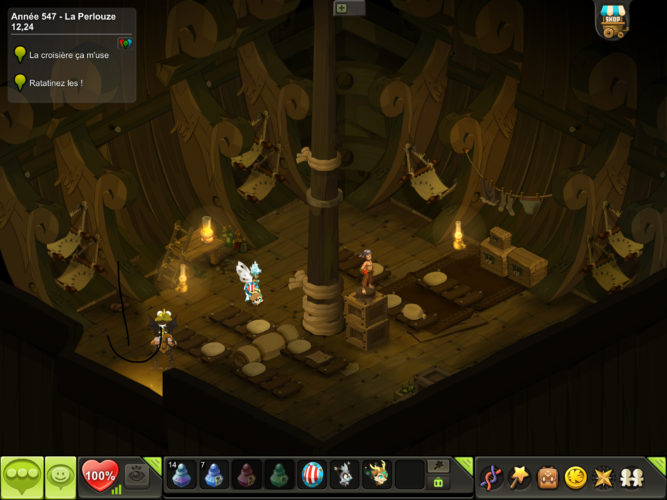Use the green potion slot
This screenshot has width=667, height=500.
click(279, 475)
